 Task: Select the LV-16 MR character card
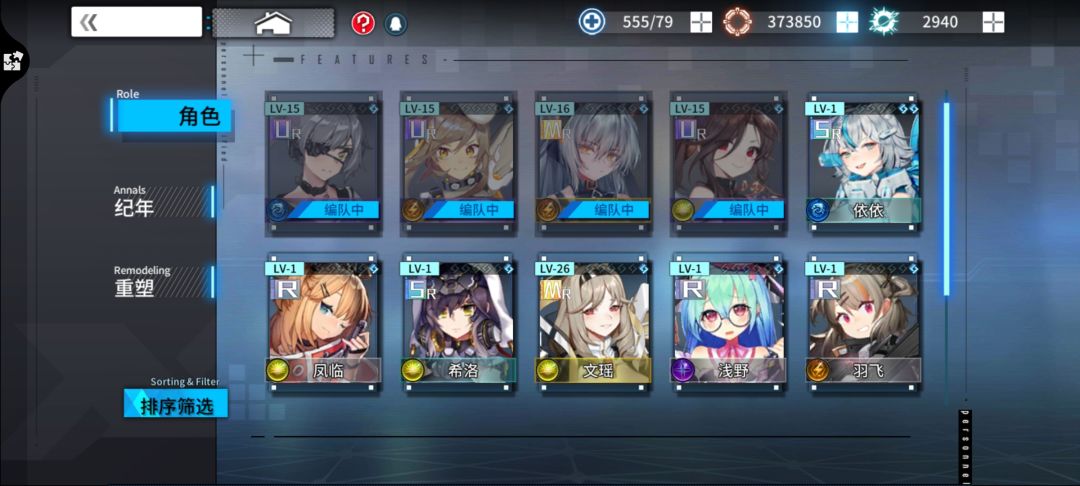click(594, 162)
